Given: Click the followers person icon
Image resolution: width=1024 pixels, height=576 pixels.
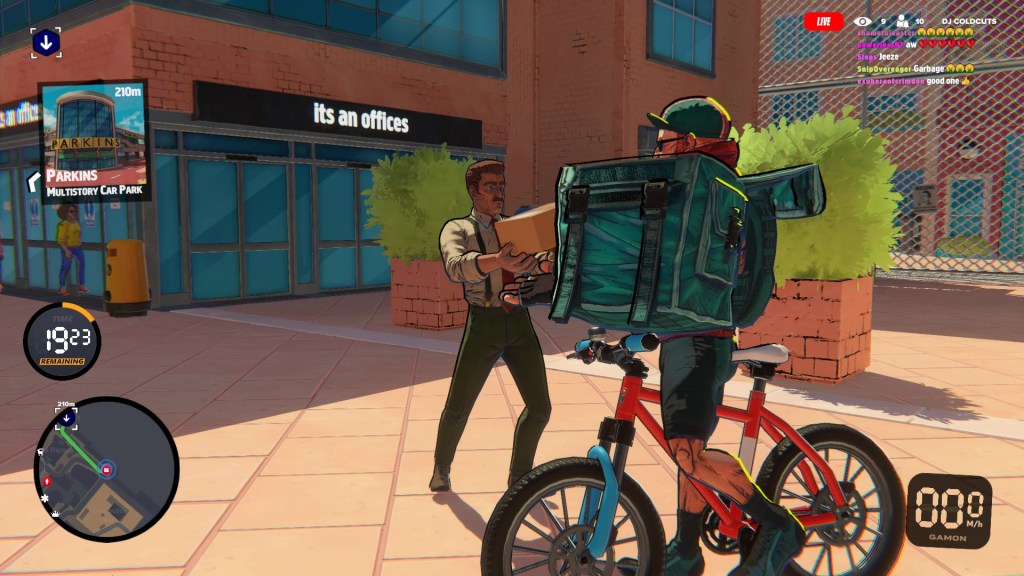Looking at the screenshot, I should pyautogui.click(x=901, y=20).
